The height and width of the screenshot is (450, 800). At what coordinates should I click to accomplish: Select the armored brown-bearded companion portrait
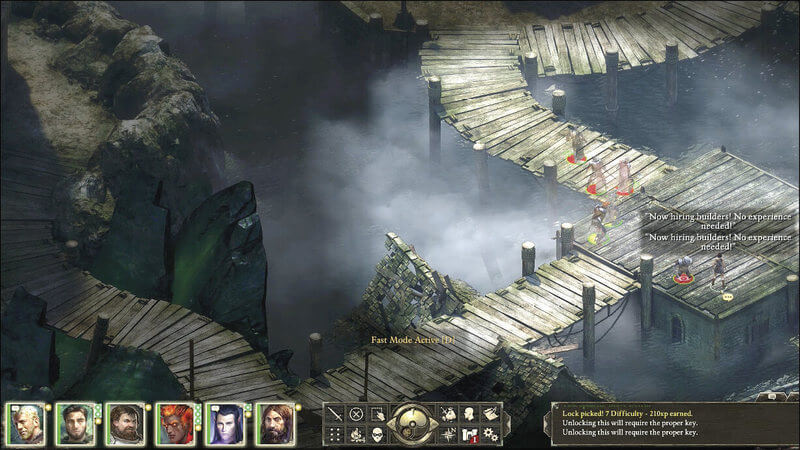[x=125, y=424]
